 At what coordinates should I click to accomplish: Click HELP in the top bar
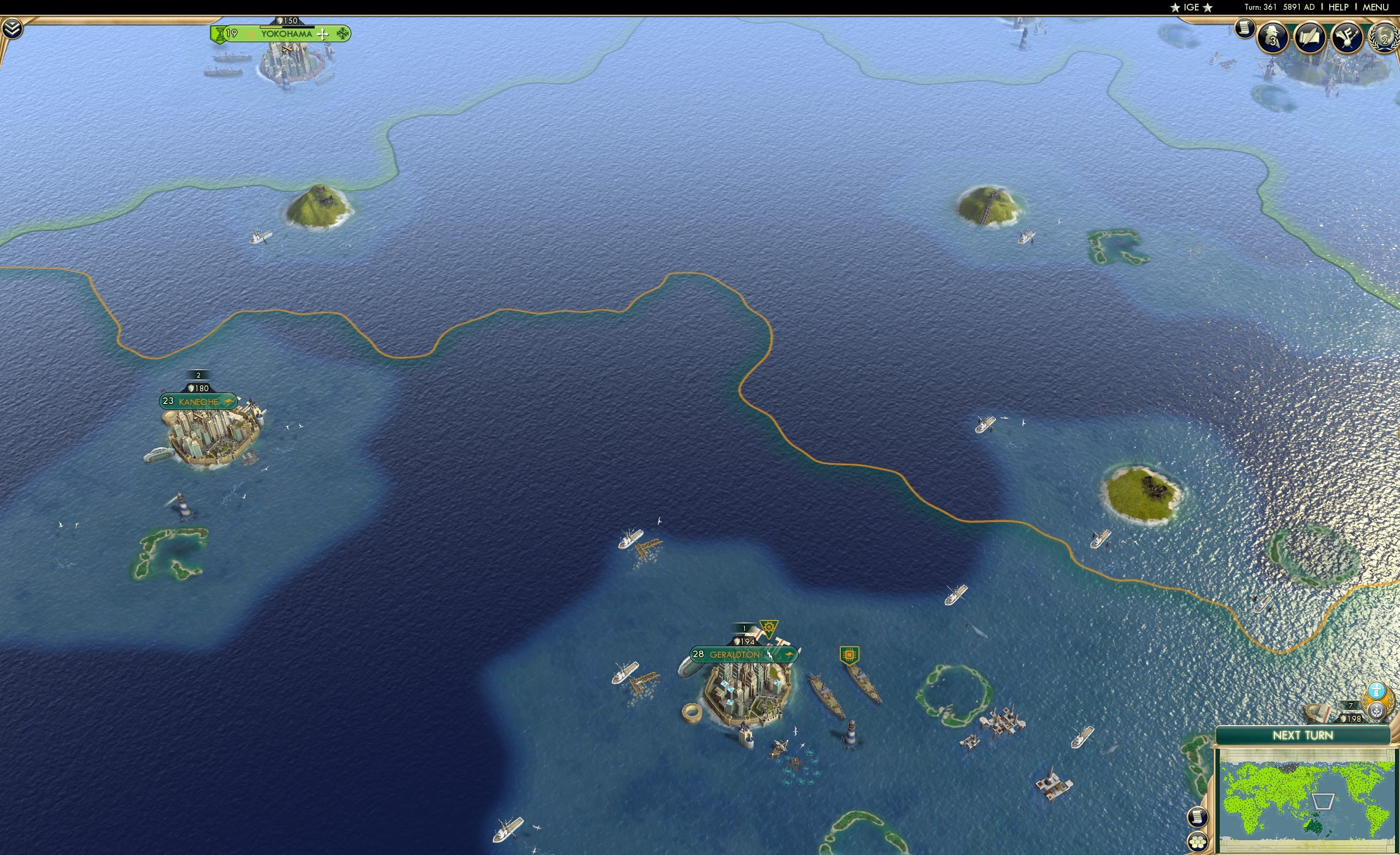coord(1339,7)
